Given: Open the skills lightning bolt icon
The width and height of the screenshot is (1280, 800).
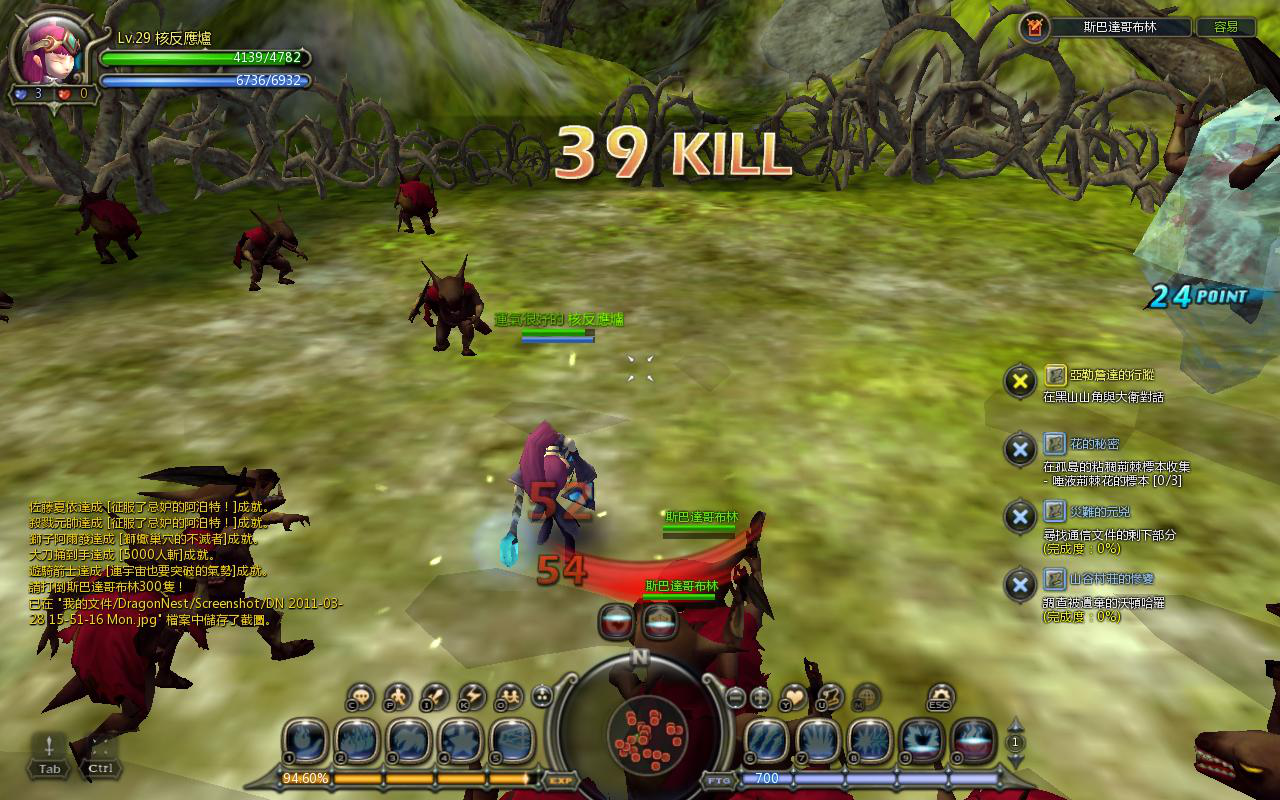Looking at the screenshot, I should [x=472, y=696].
